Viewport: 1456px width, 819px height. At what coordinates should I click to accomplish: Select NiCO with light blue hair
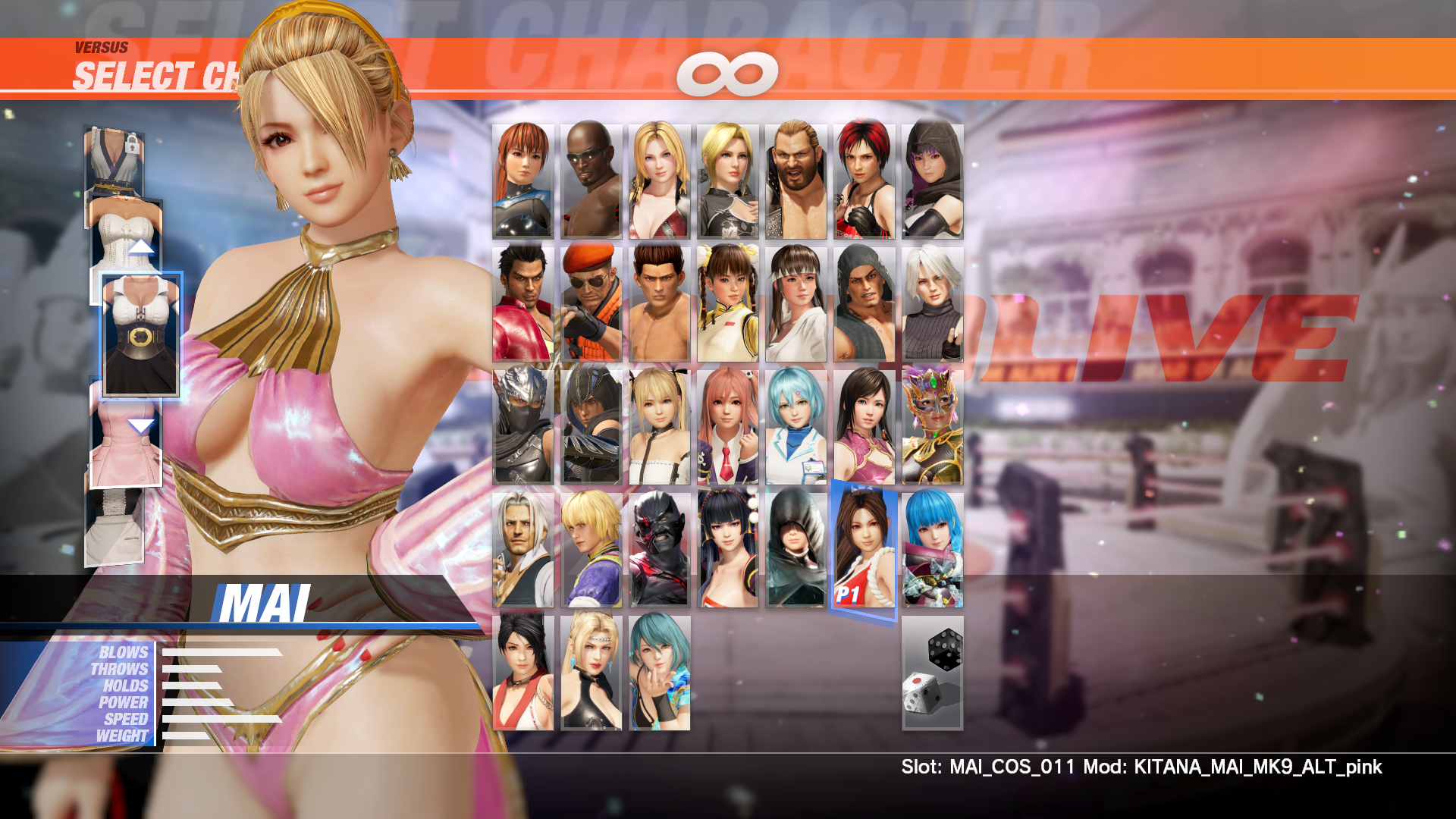(x=796, y=426)
